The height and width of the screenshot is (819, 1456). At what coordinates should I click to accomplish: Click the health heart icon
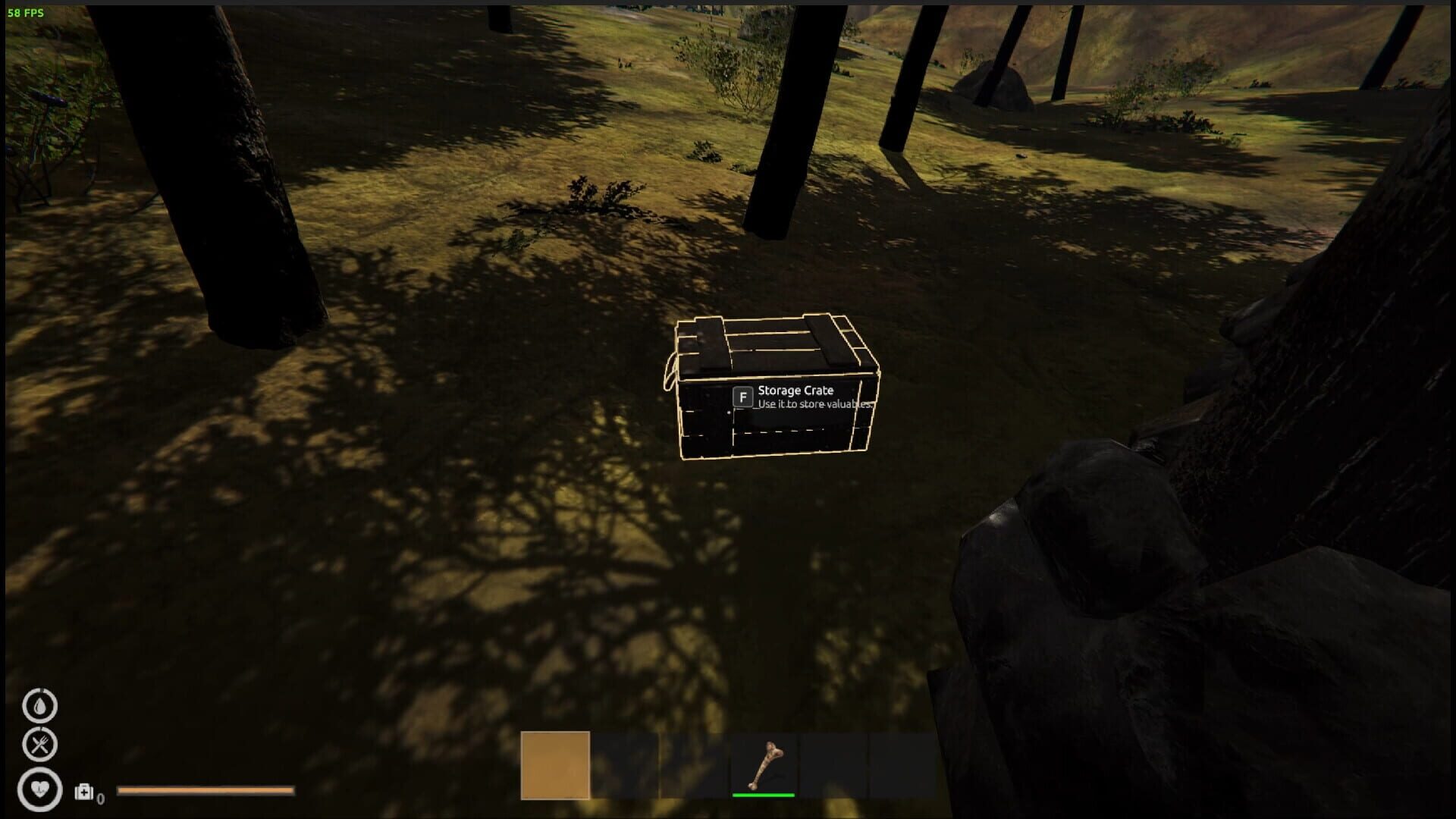pyautogui.click(x=39, y=789)
